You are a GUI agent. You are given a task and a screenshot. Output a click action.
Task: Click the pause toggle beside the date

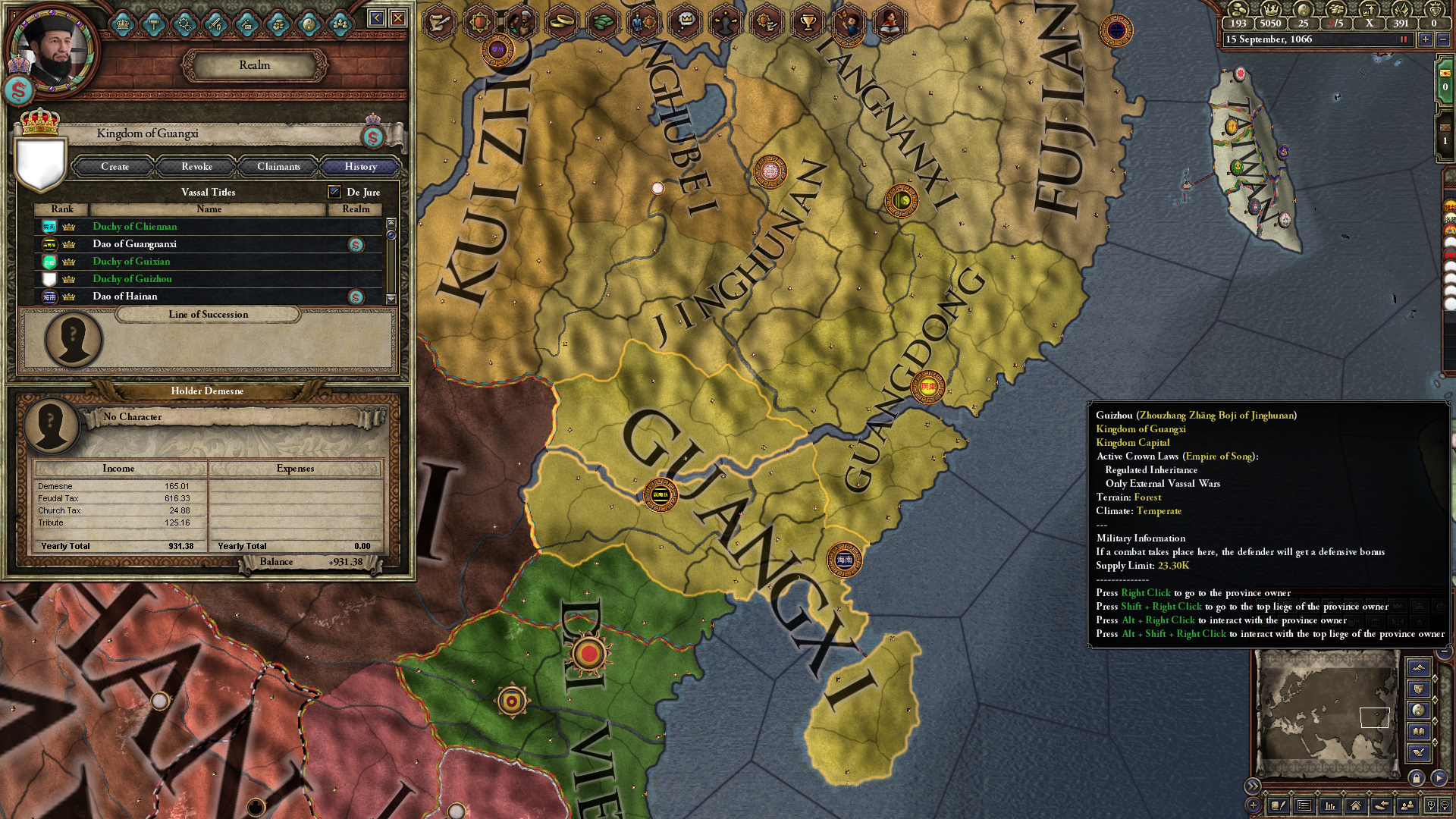[x=1404, y=39]
